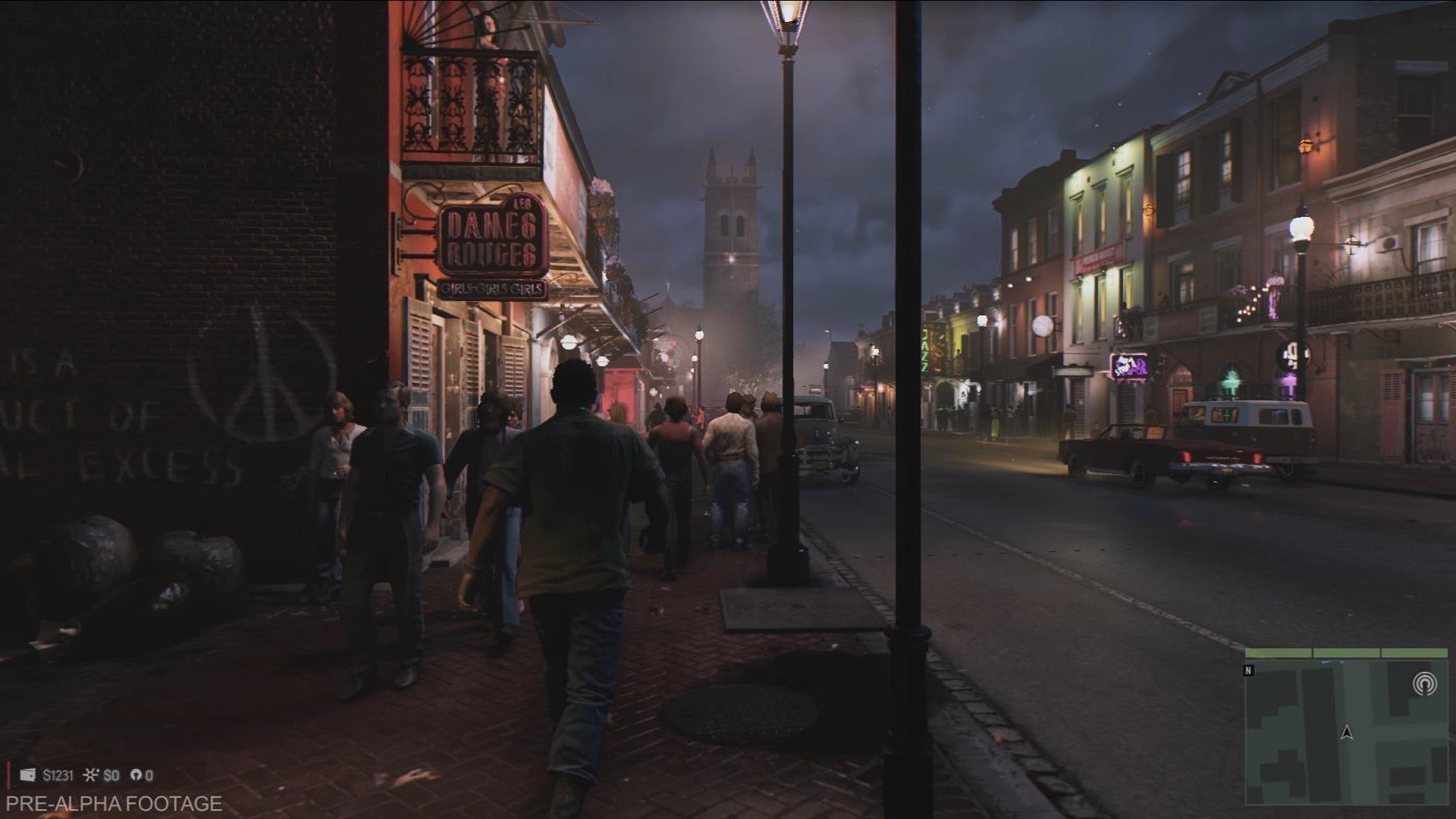Click the clock tower in the distance
This screenshot has height=819, width=1456.
732,212
